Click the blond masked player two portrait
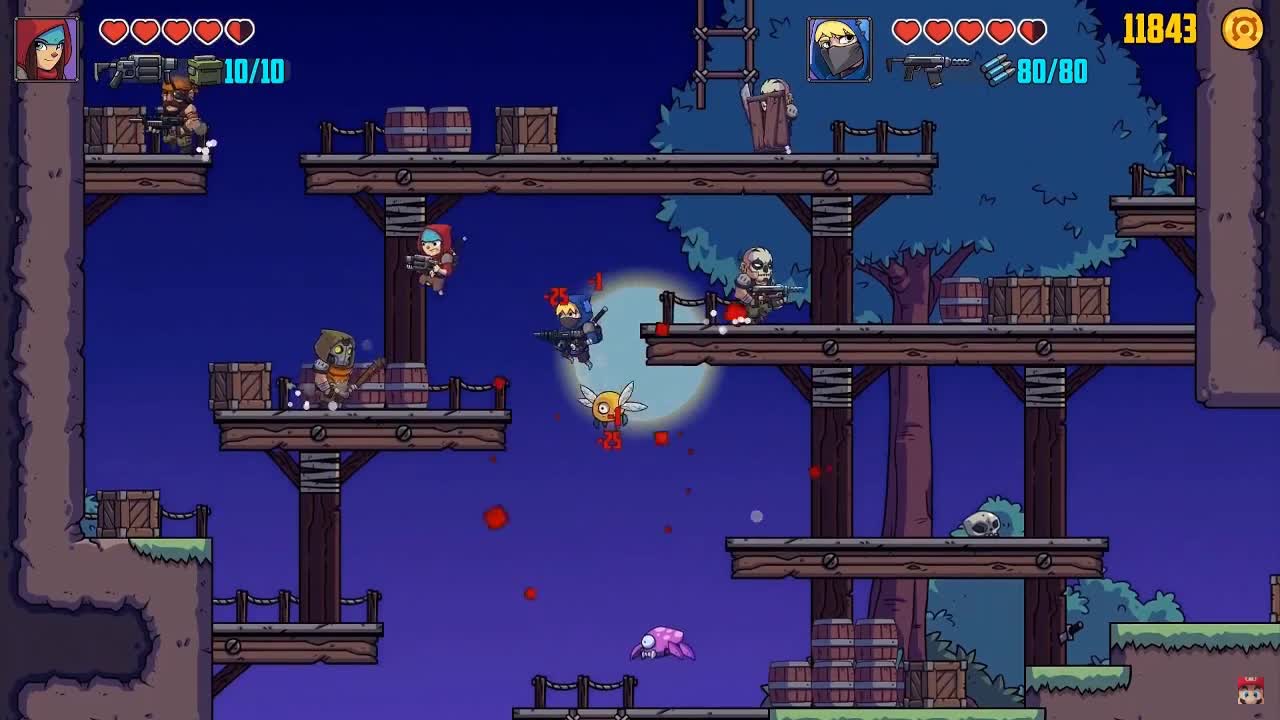1280x720 pixels. coord(839,49)
